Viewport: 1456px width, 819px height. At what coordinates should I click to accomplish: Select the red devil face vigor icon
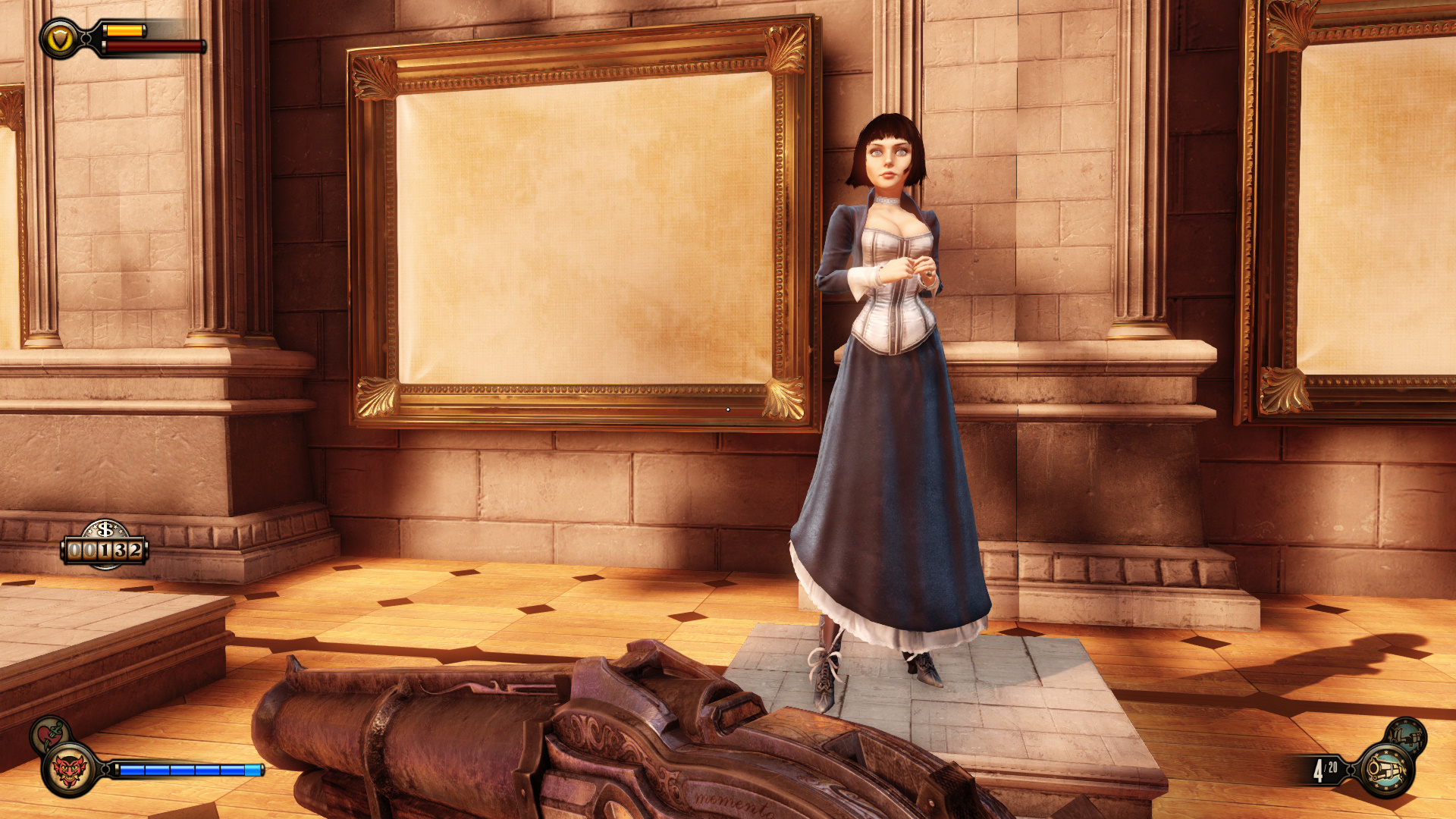(69, 770)
